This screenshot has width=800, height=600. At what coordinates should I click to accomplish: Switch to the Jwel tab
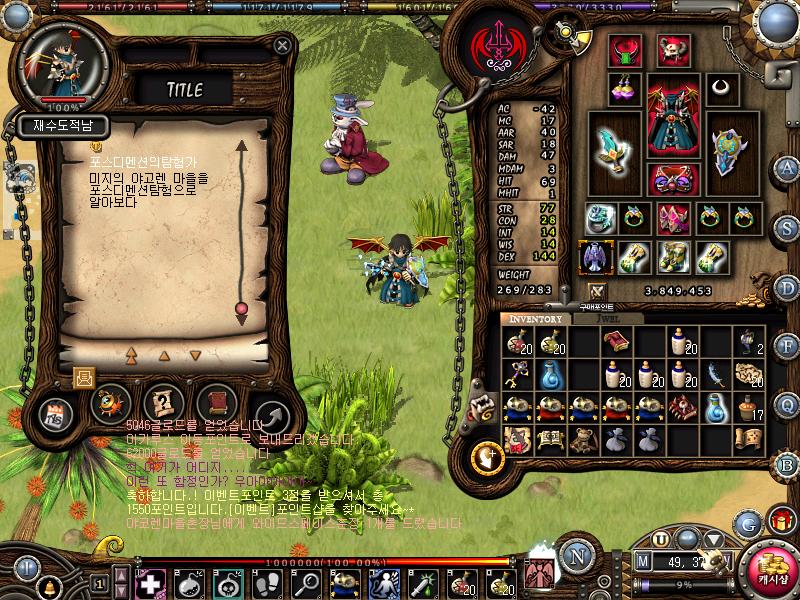[608, 318]
